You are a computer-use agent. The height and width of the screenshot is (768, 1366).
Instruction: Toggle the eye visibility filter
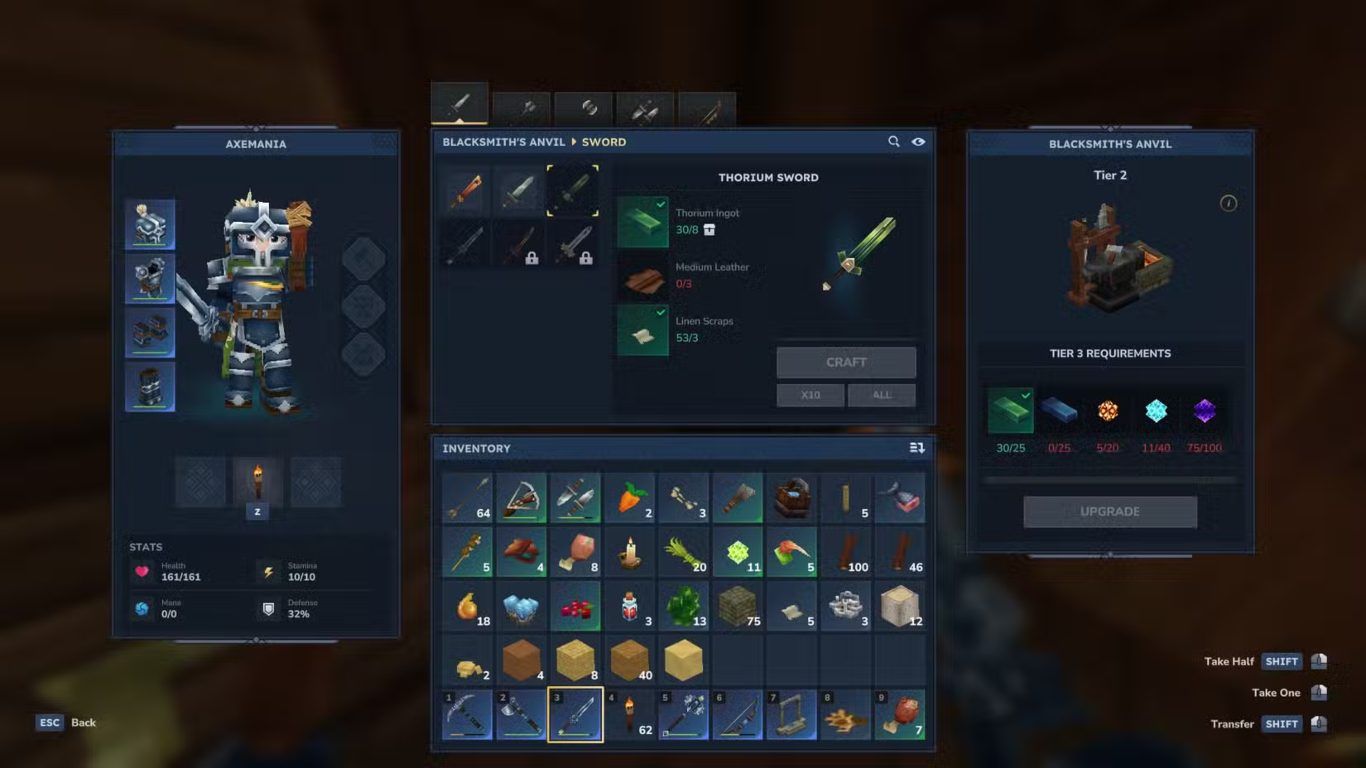pos(918,142)
